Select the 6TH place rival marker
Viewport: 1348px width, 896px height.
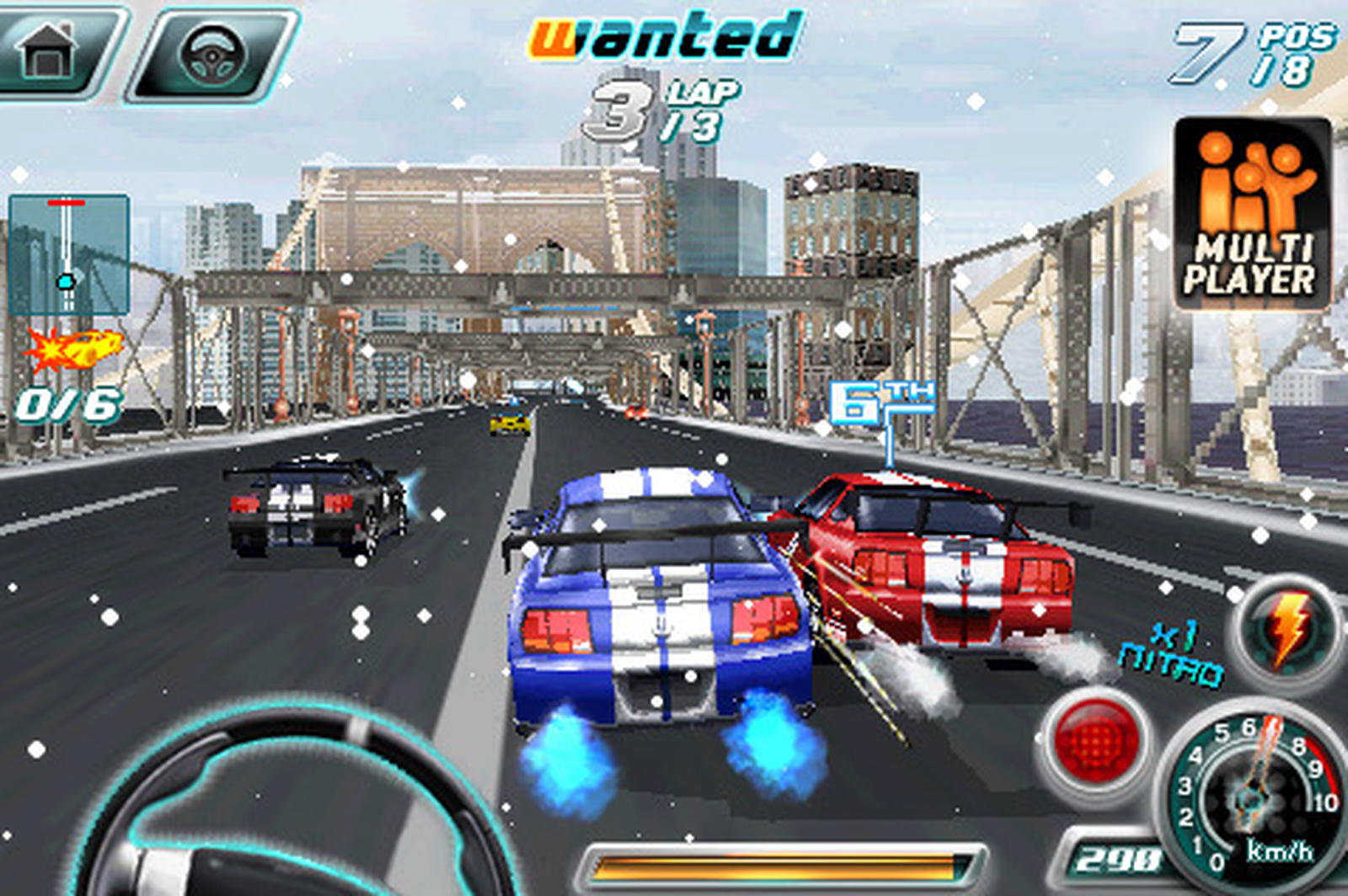click(881, 397)
